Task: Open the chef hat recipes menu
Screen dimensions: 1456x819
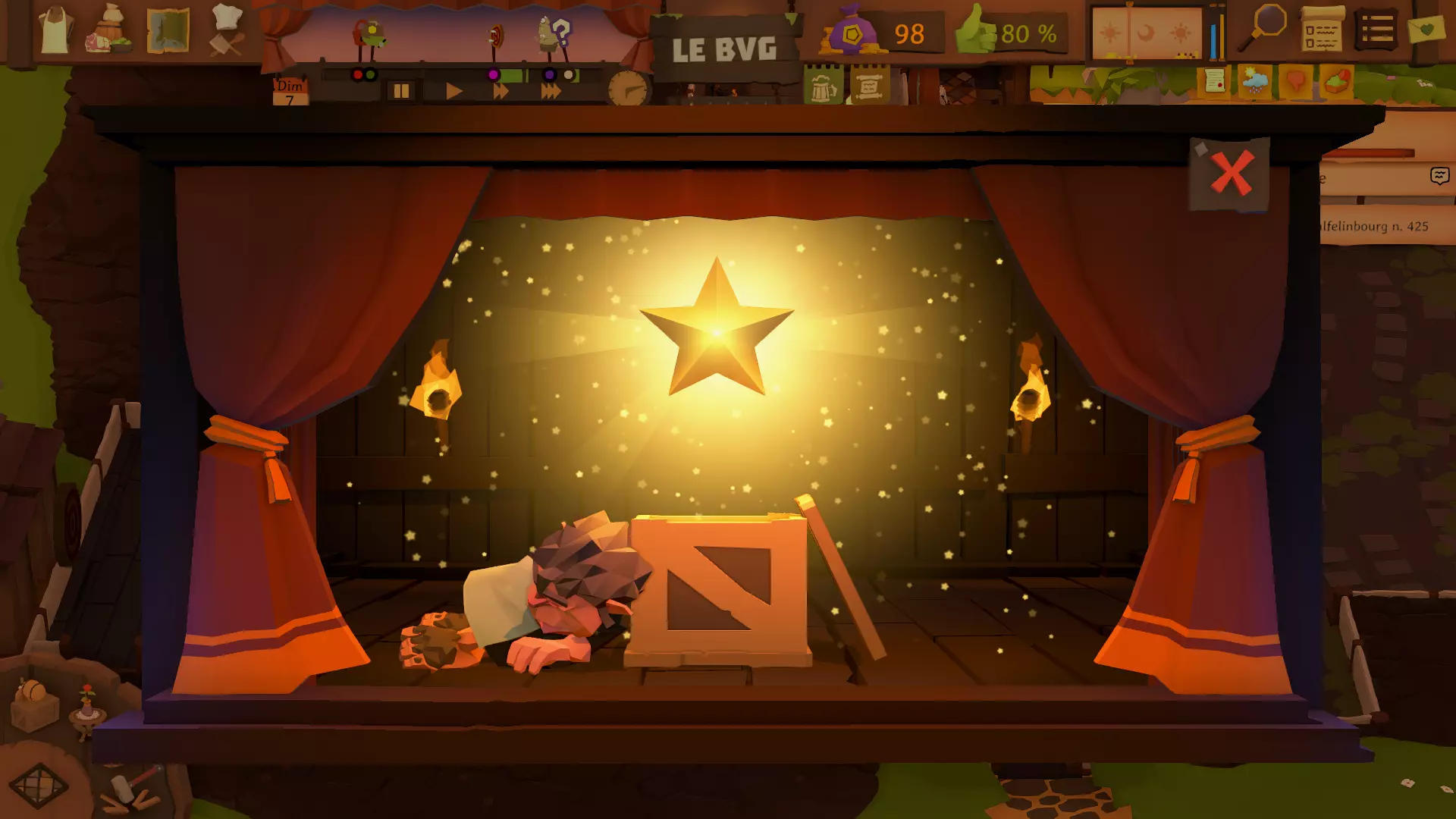Action: (x=226, y=30)
